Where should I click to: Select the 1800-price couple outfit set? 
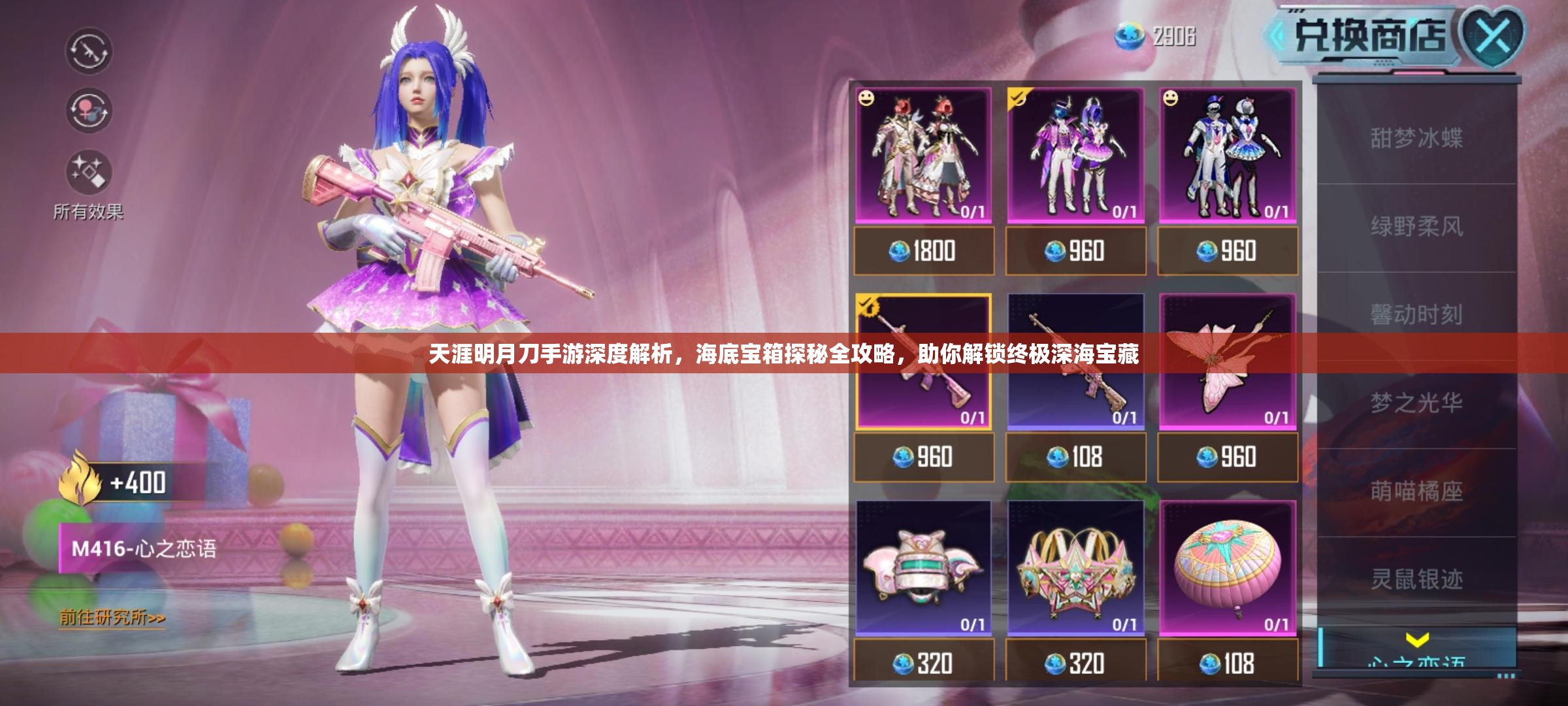click(x=923, y=156)
